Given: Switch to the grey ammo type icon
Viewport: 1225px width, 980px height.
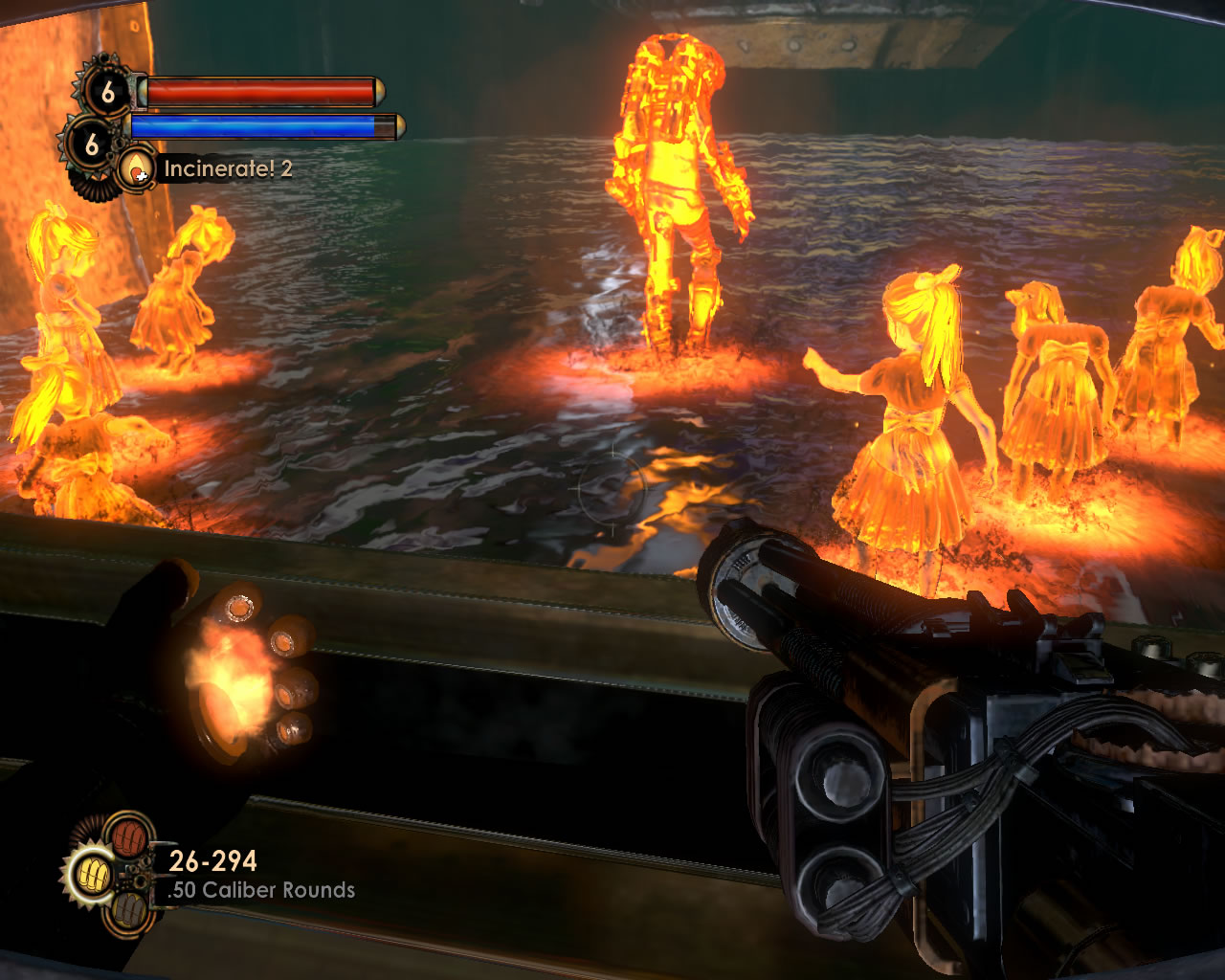Looking at the screenshot, I should pos(127,912).
